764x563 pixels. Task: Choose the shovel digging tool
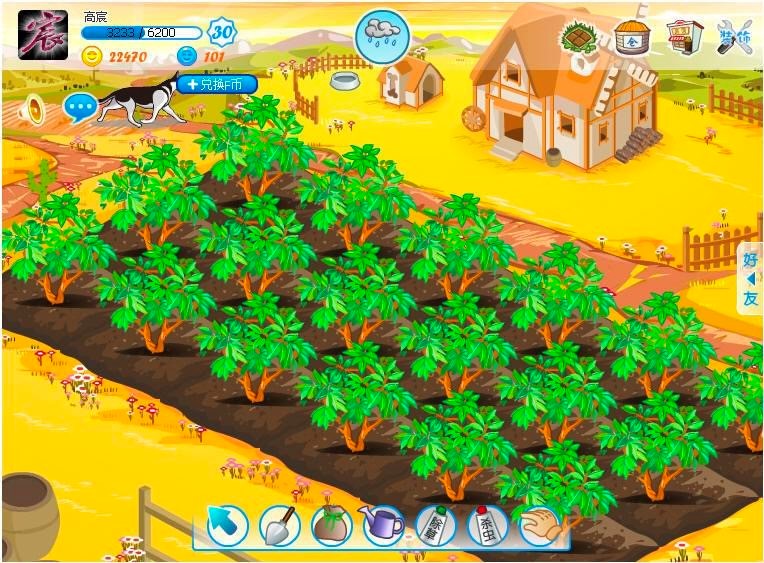coord(280,524)
